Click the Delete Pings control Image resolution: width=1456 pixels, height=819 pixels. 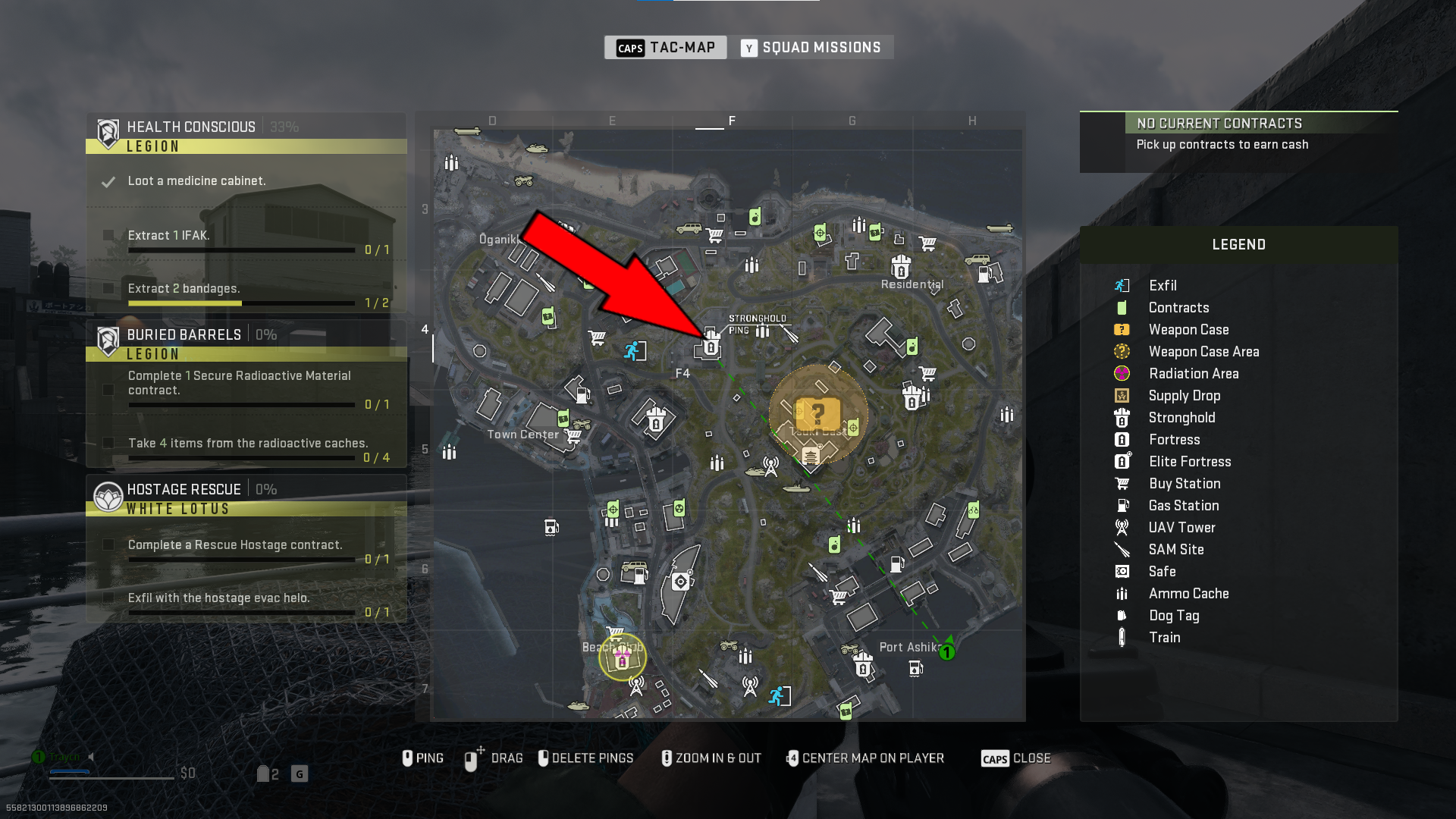click(585, 758)
